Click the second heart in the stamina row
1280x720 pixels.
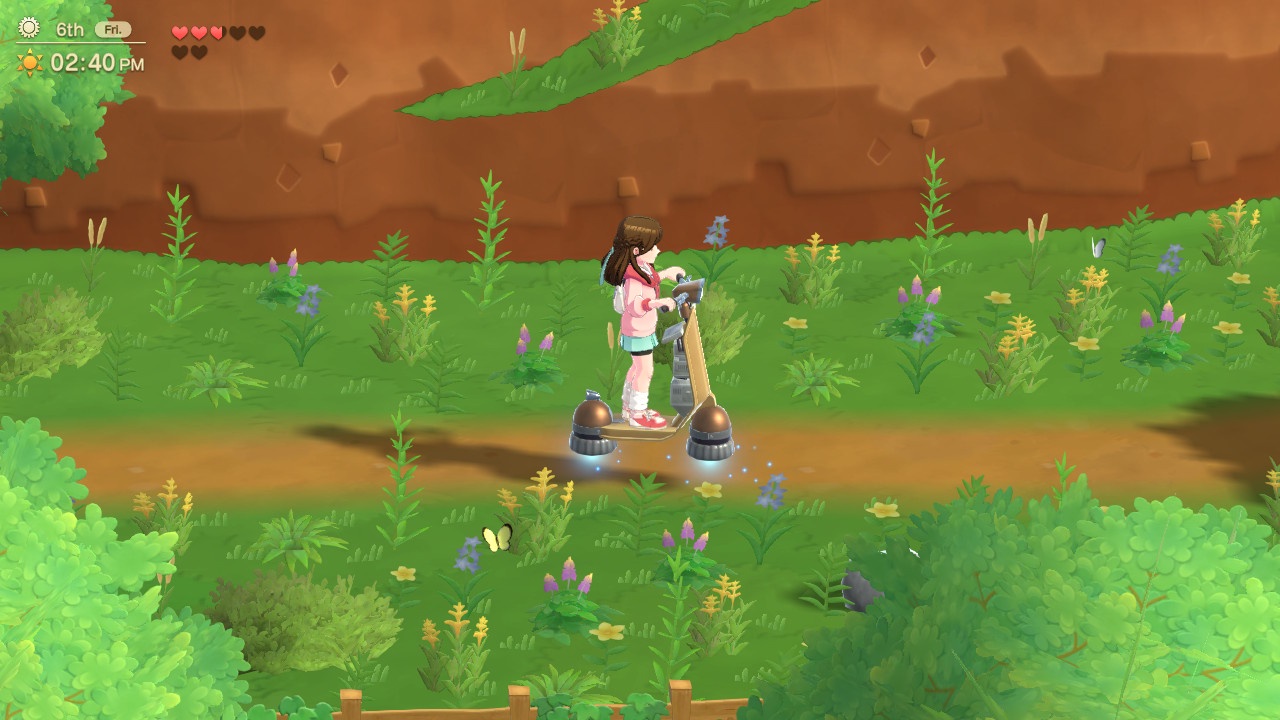(x=199, y=33)
